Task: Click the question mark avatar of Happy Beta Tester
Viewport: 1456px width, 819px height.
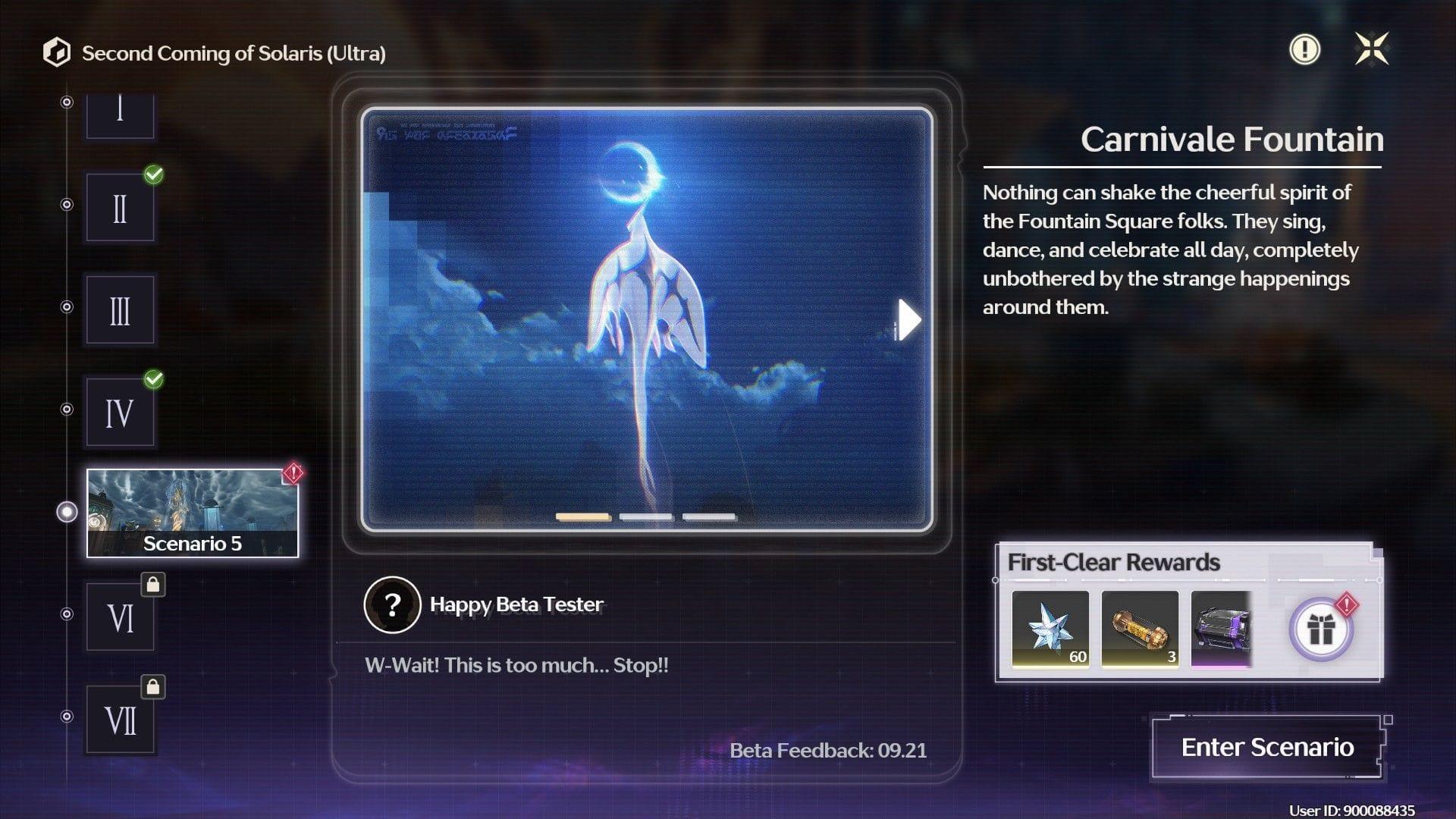Action: click(391, 605)
